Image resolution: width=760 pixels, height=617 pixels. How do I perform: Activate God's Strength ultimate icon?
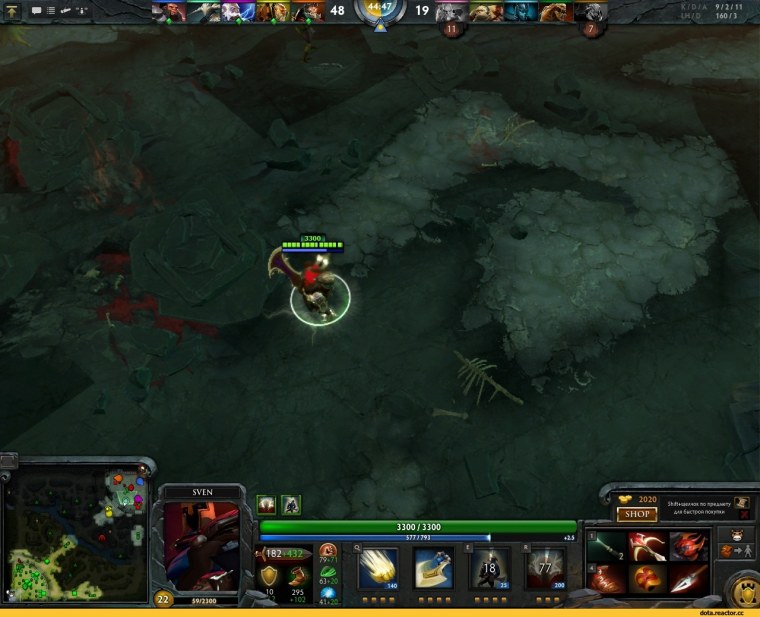coord(545,567)
